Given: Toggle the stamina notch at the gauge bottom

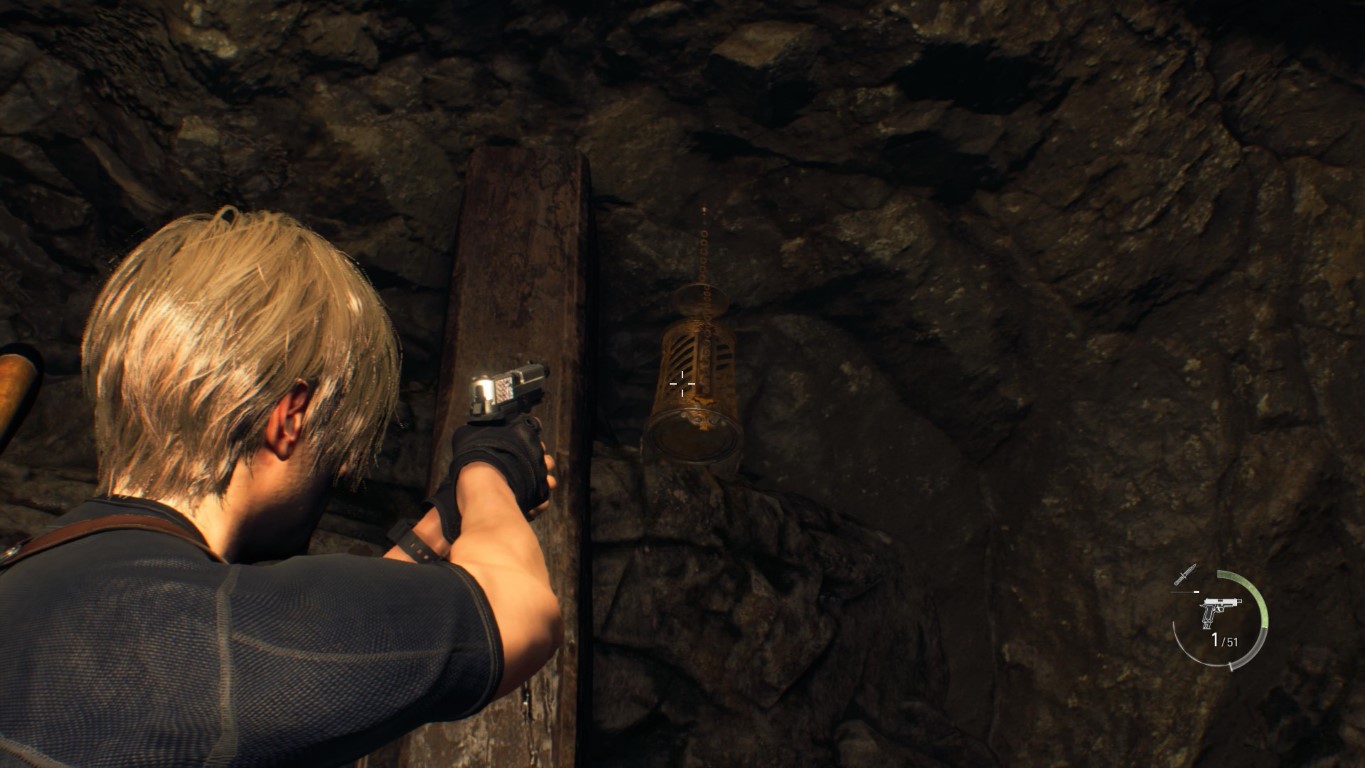Looking at the screenshot, I should (1231, 666).
